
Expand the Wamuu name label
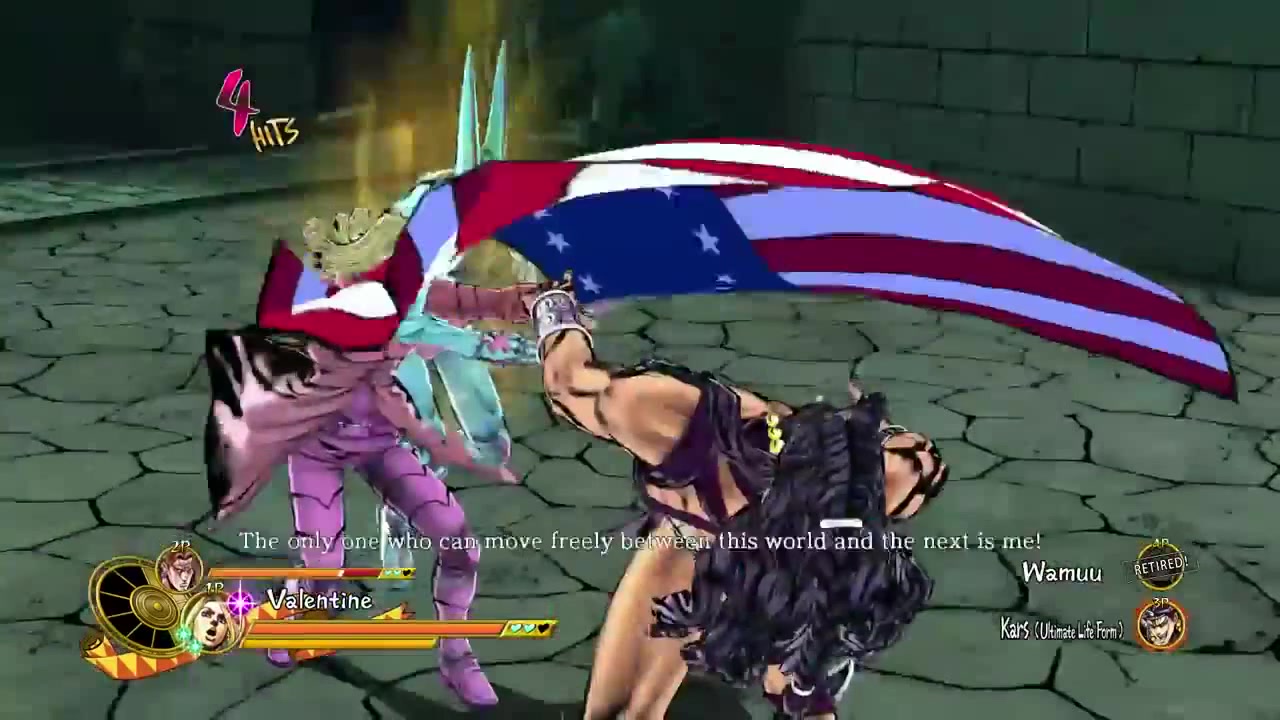[1063, 571]
